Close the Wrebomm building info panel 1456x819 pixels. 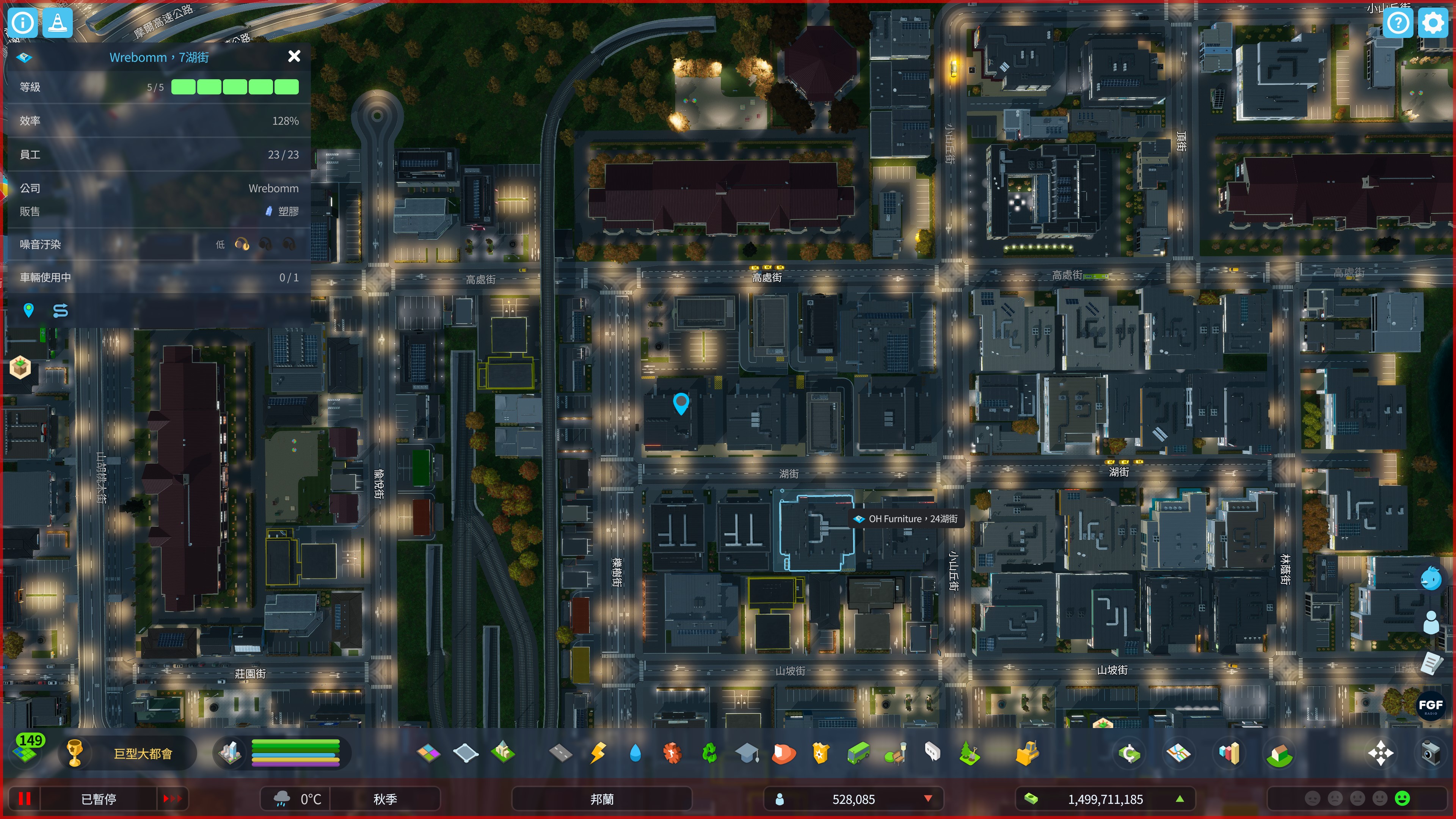[294, 56]
